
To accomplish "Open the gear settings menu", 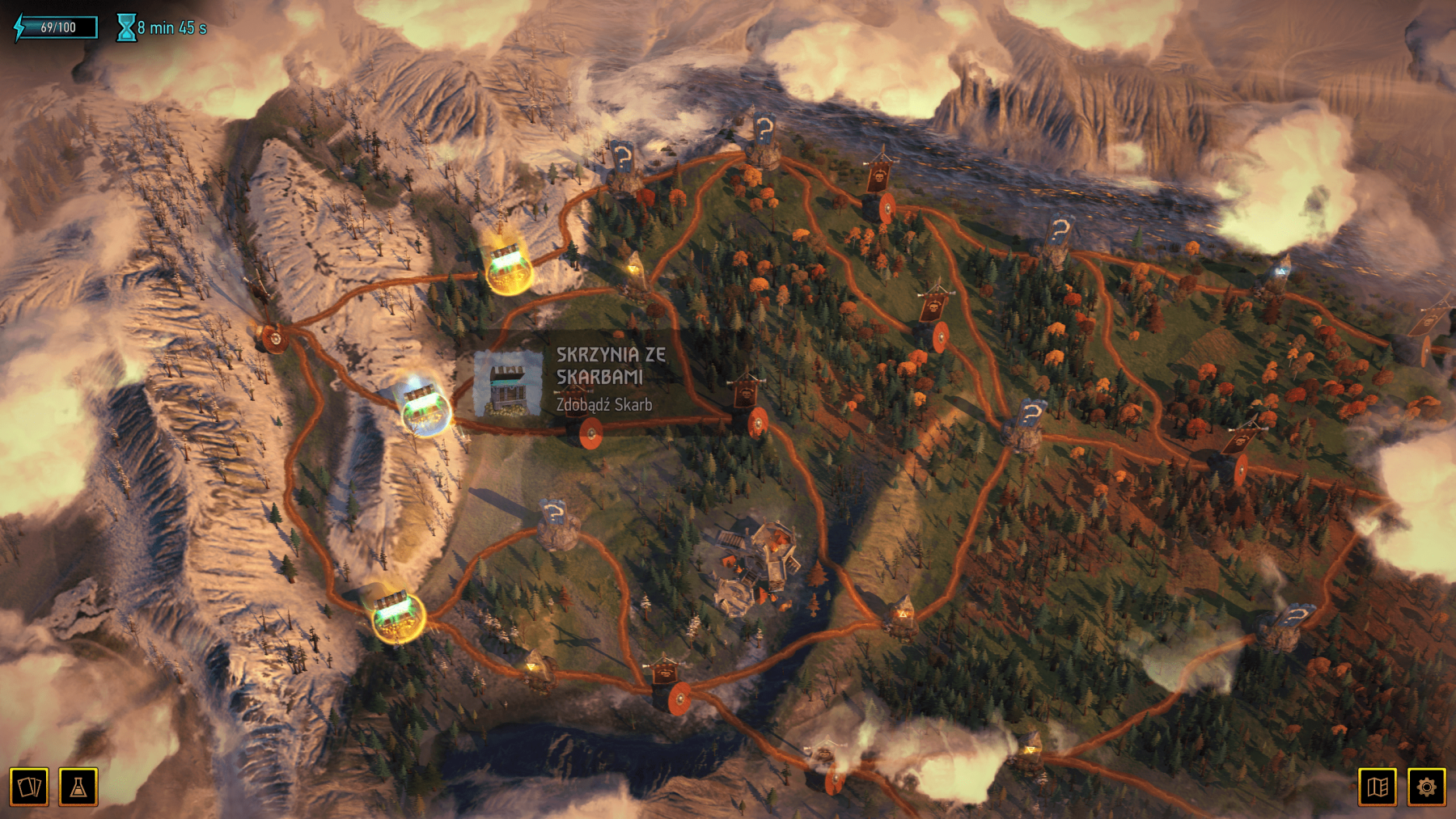I will click(1426, 787).
